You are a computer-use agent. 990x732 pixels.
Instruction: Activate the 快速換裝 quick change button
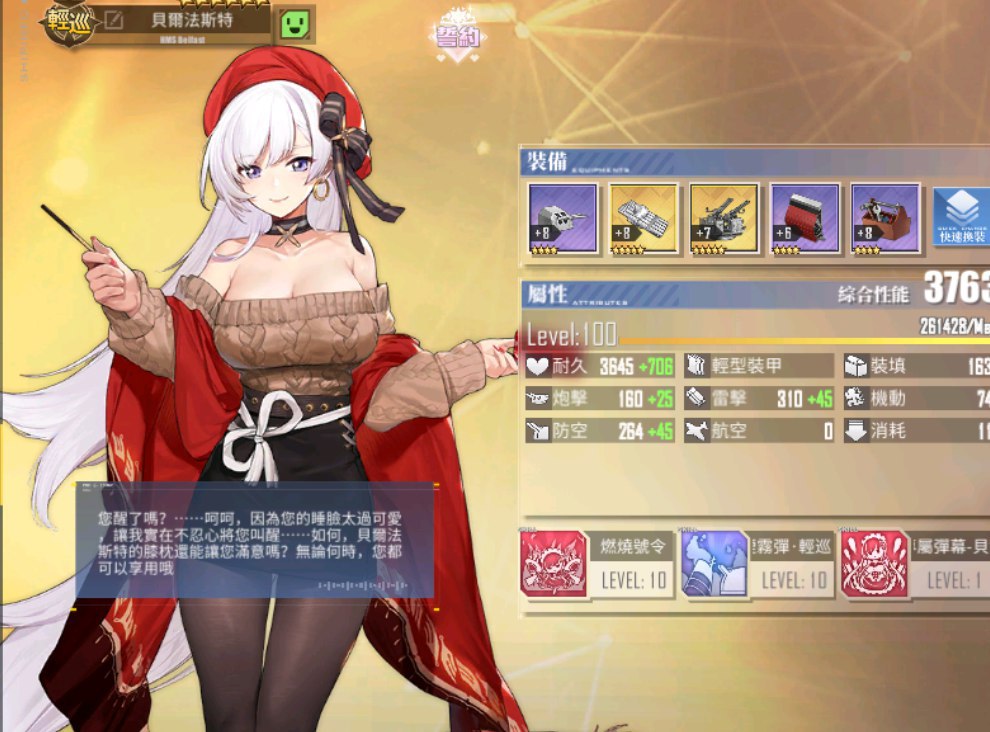click(961, 215)
